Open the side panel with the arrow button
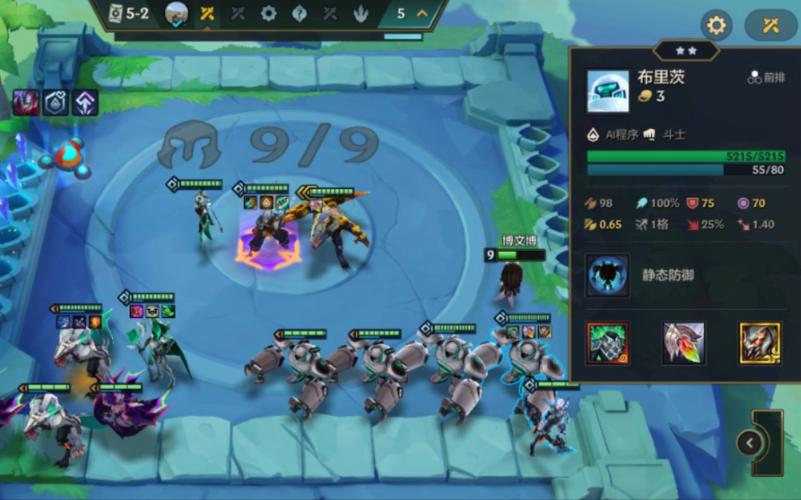801x500 pixels. coord(749,442)
